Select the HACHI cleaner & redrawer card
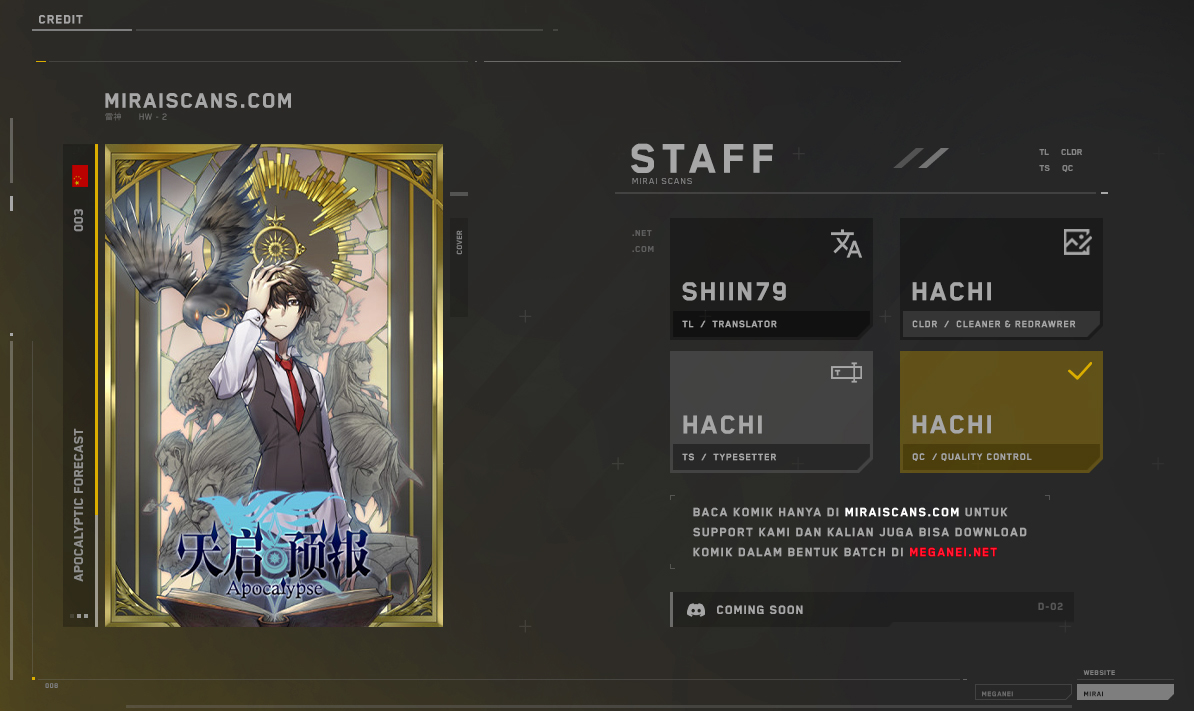The width and height of the screenshot is (1194, 711). 1001,278
